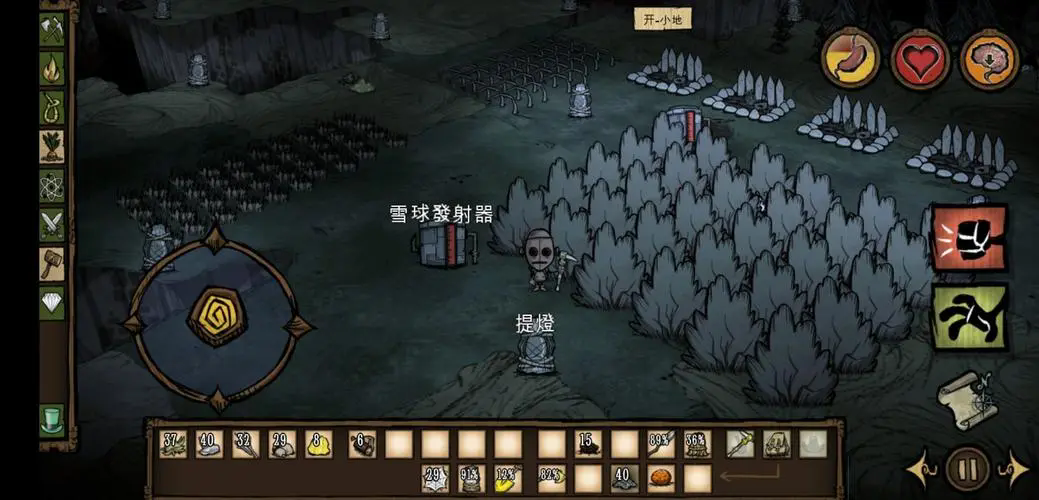
Task: Tap the red fist attack button
Action: click(968, 238)
